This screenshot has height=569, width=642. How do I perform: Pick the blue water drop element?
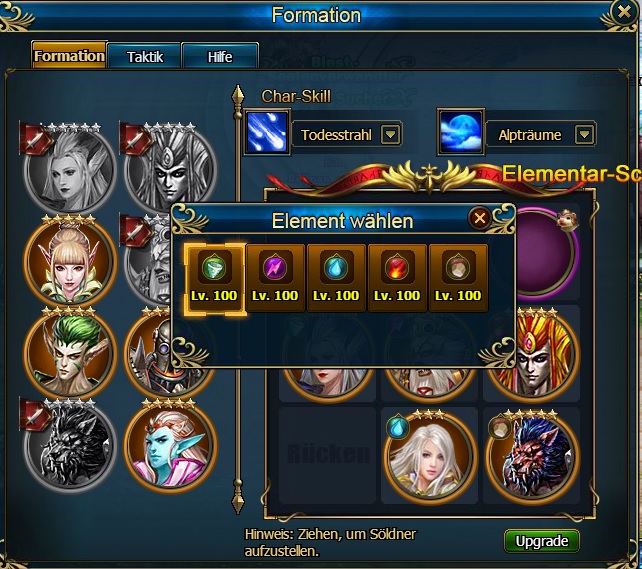(336, 277)
